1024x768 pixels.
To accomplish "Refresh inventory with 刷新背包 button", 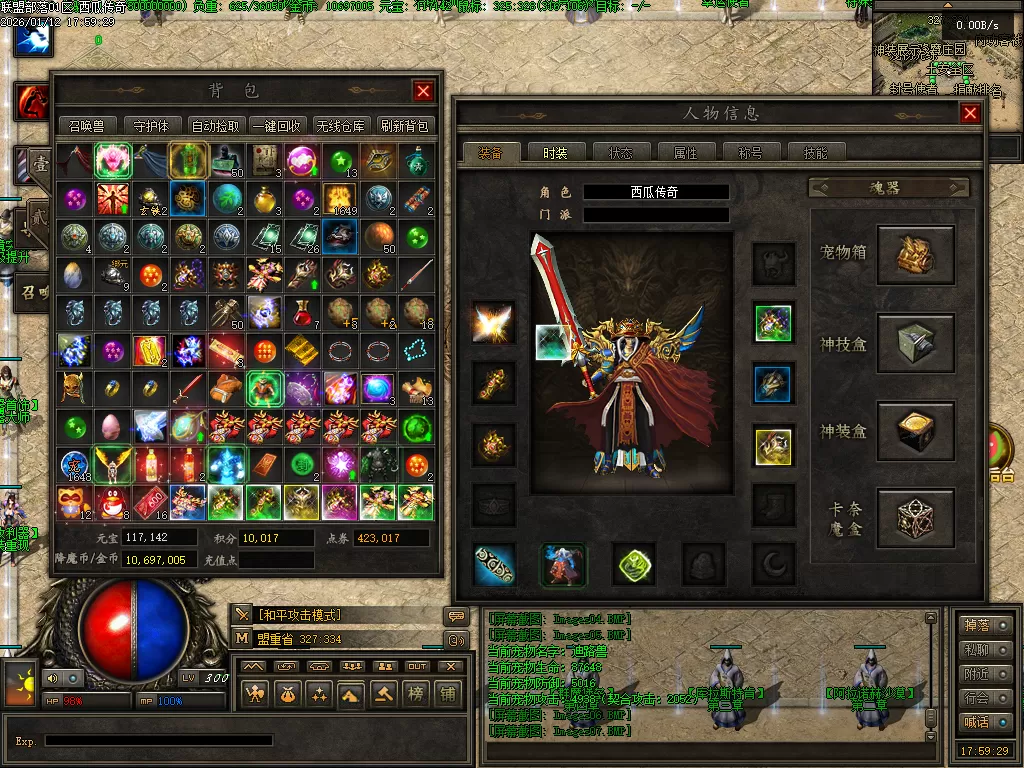I will pos(404,126).
